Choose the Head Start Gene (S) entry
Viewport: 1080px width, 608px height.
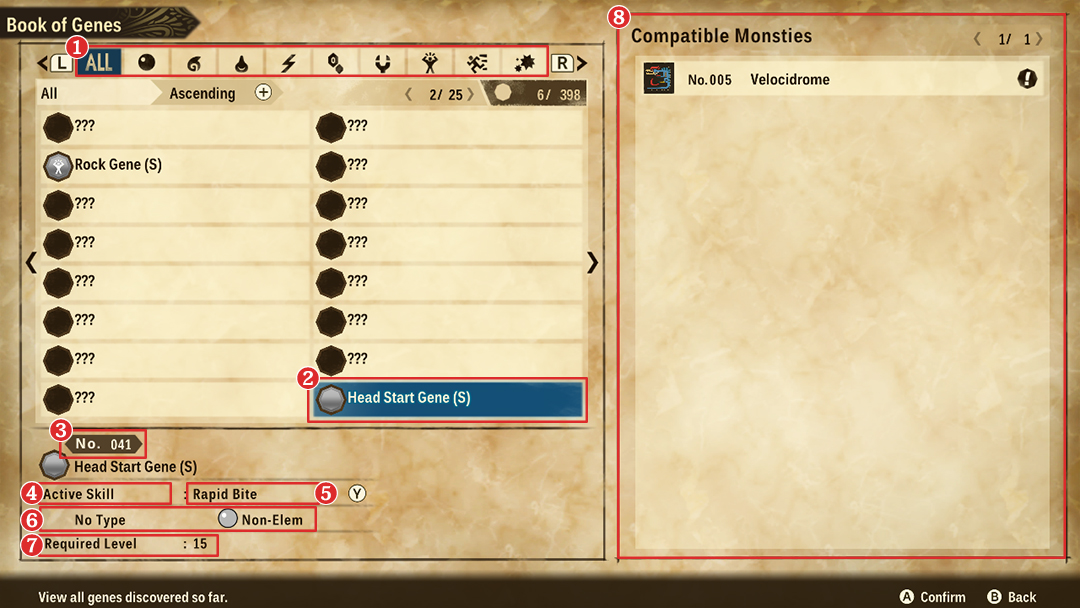pyautogui.click(x=447, y=398)
